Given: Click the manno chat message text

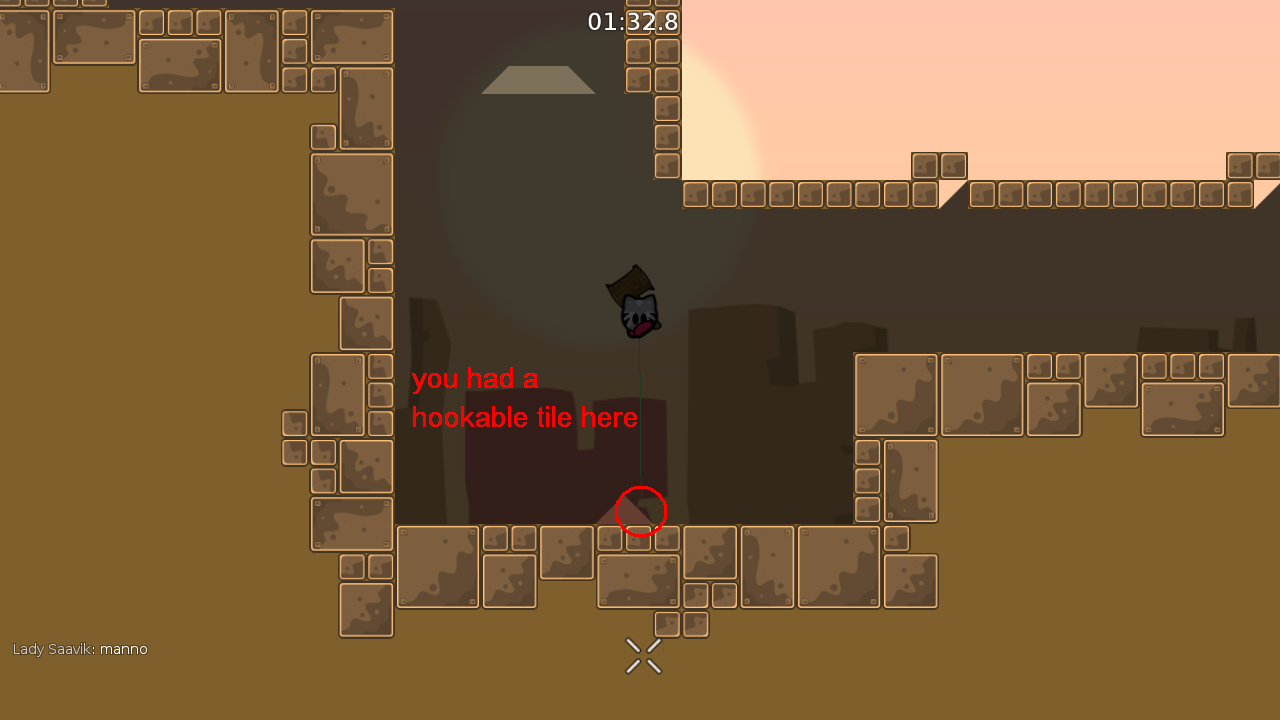Looking at the screenshot, I should pos(123,649).
